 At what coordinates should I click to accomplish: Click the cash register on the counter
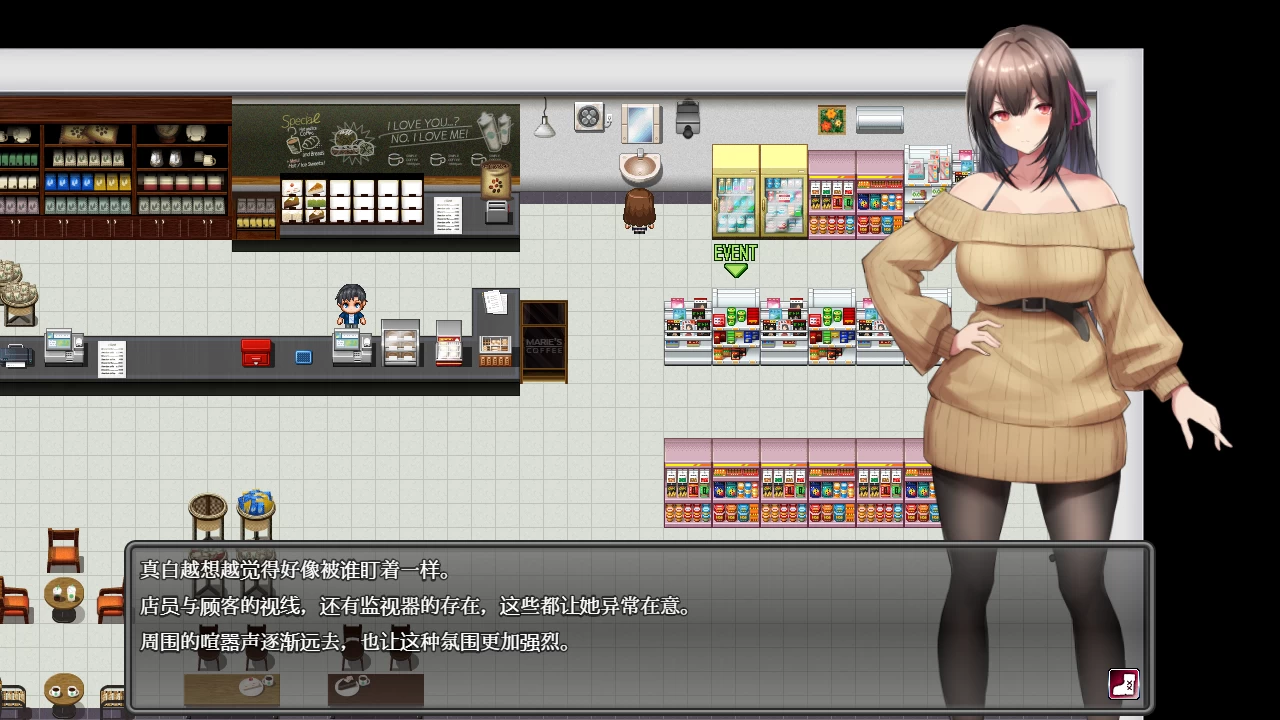[352, 345]
